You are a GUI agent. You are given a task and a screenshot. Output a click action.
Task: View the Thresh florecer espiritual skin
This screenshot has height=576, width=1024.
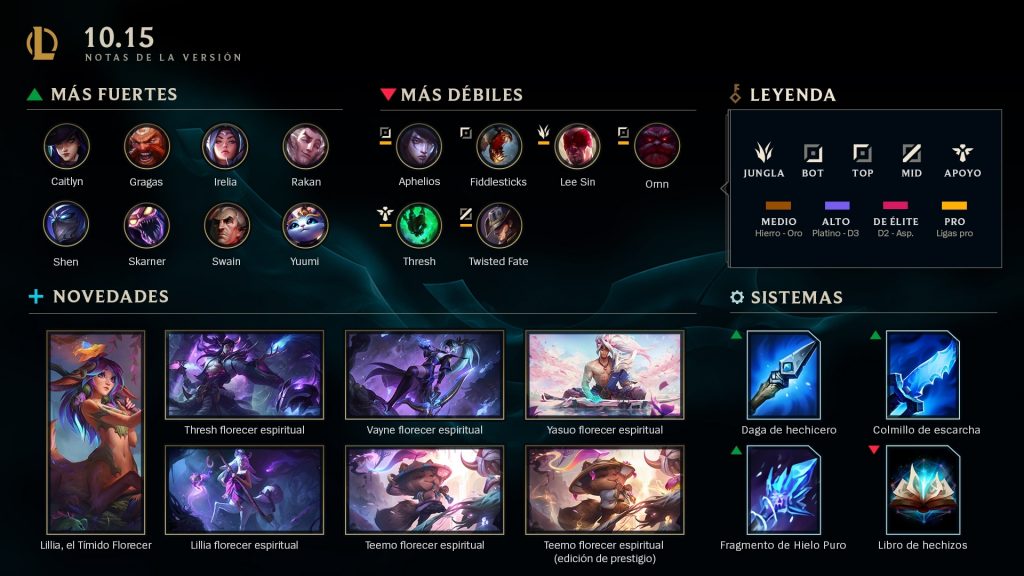(x=244, y=376)
